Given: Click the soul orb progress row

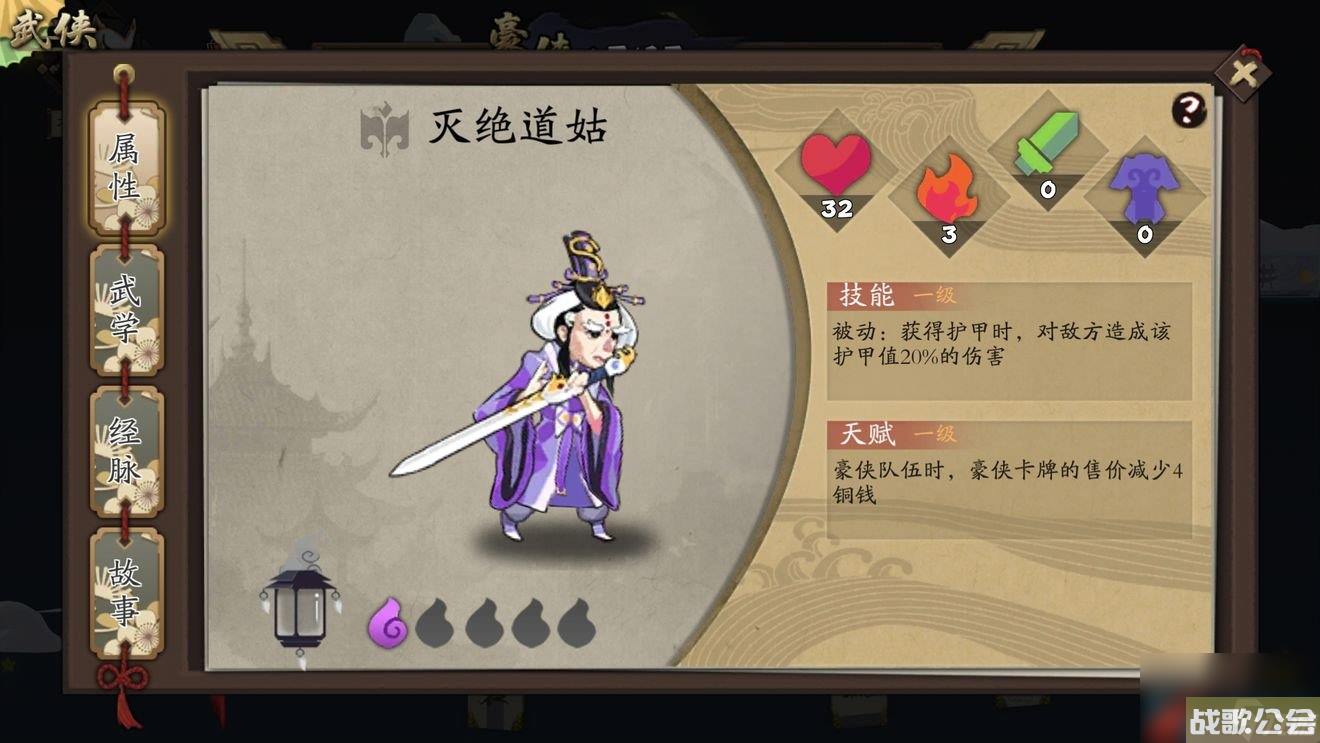Looking at the screenshot, I should 484,620.
